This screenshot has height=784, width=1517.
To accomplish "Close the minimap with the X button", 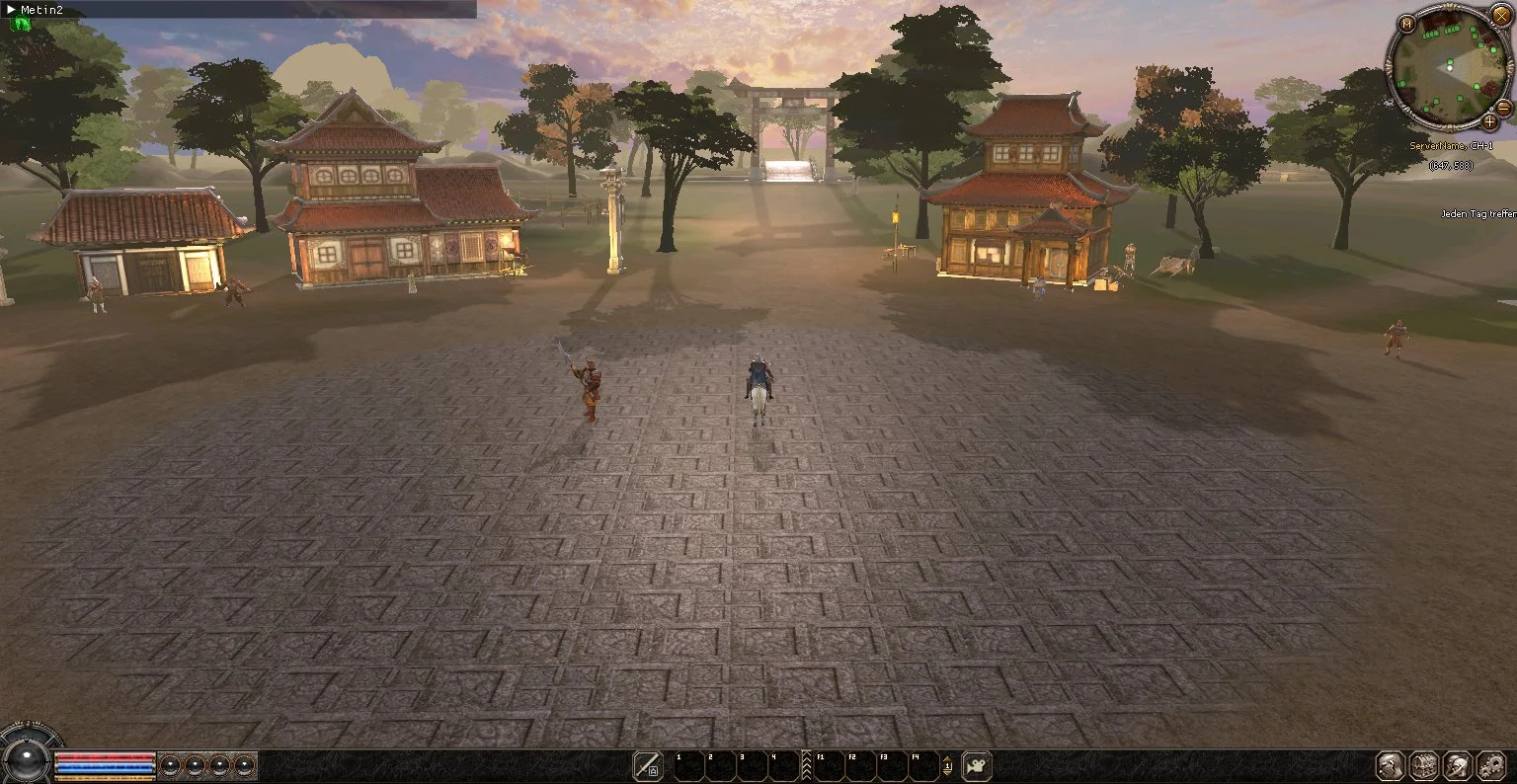I will 1501,15.
